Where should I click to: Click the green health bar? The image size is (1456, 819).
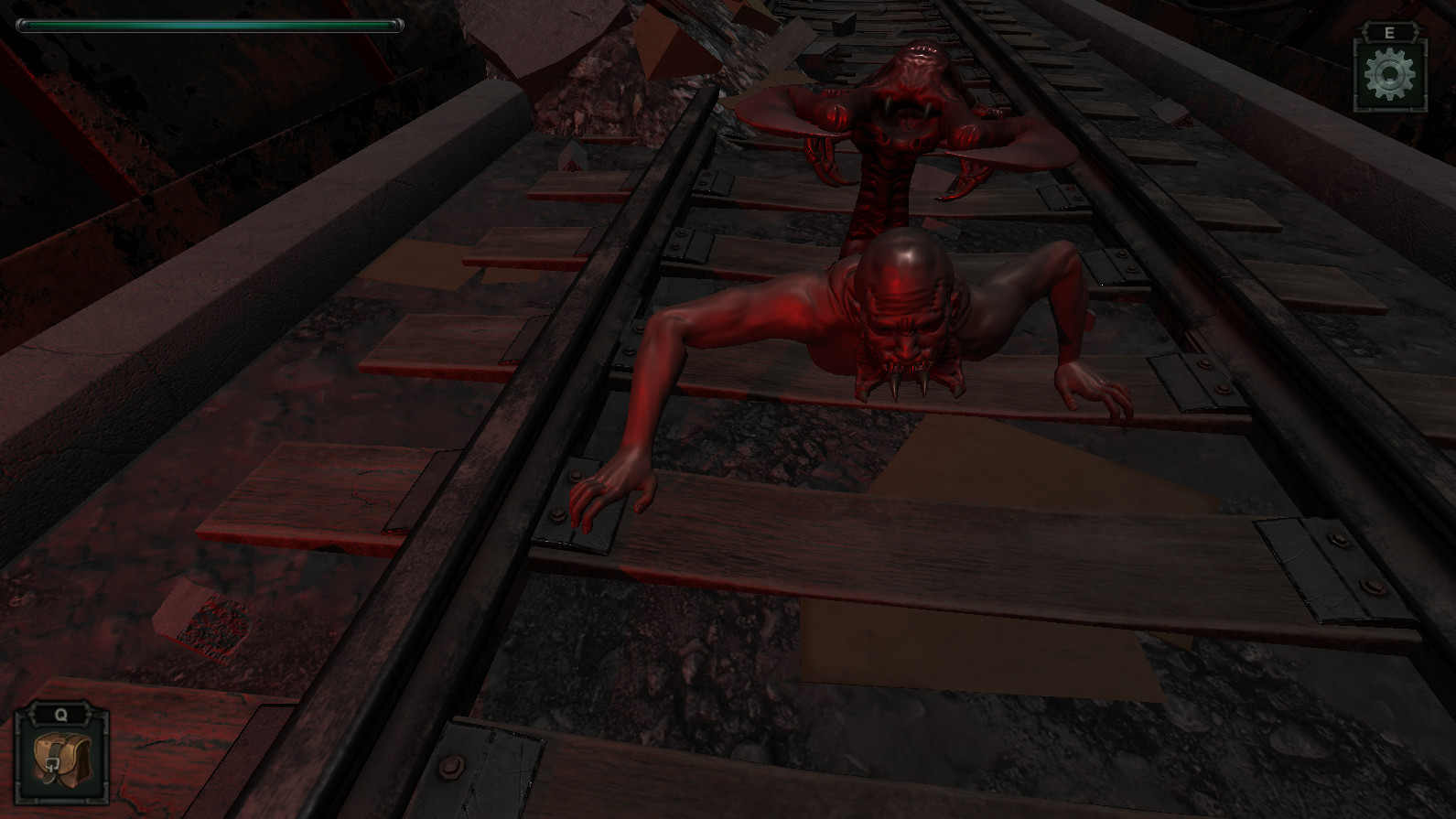point(210,25)
